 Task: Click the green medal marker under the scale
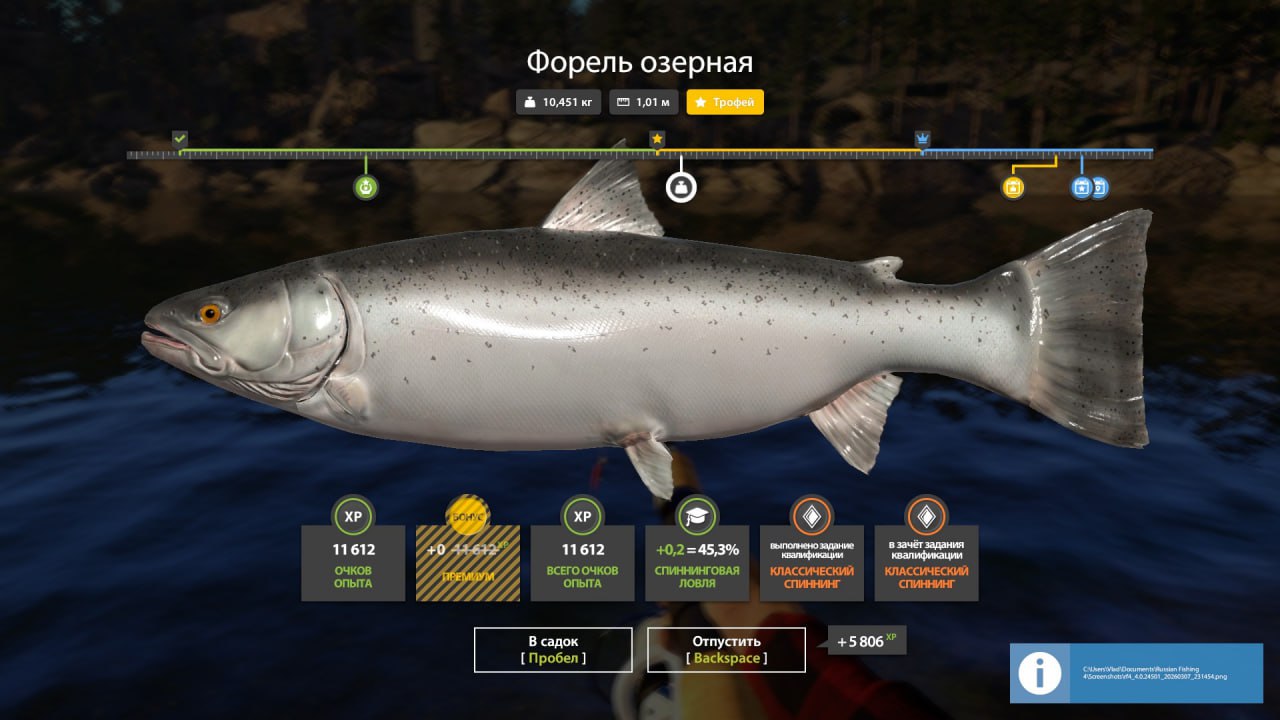(366, 187)
